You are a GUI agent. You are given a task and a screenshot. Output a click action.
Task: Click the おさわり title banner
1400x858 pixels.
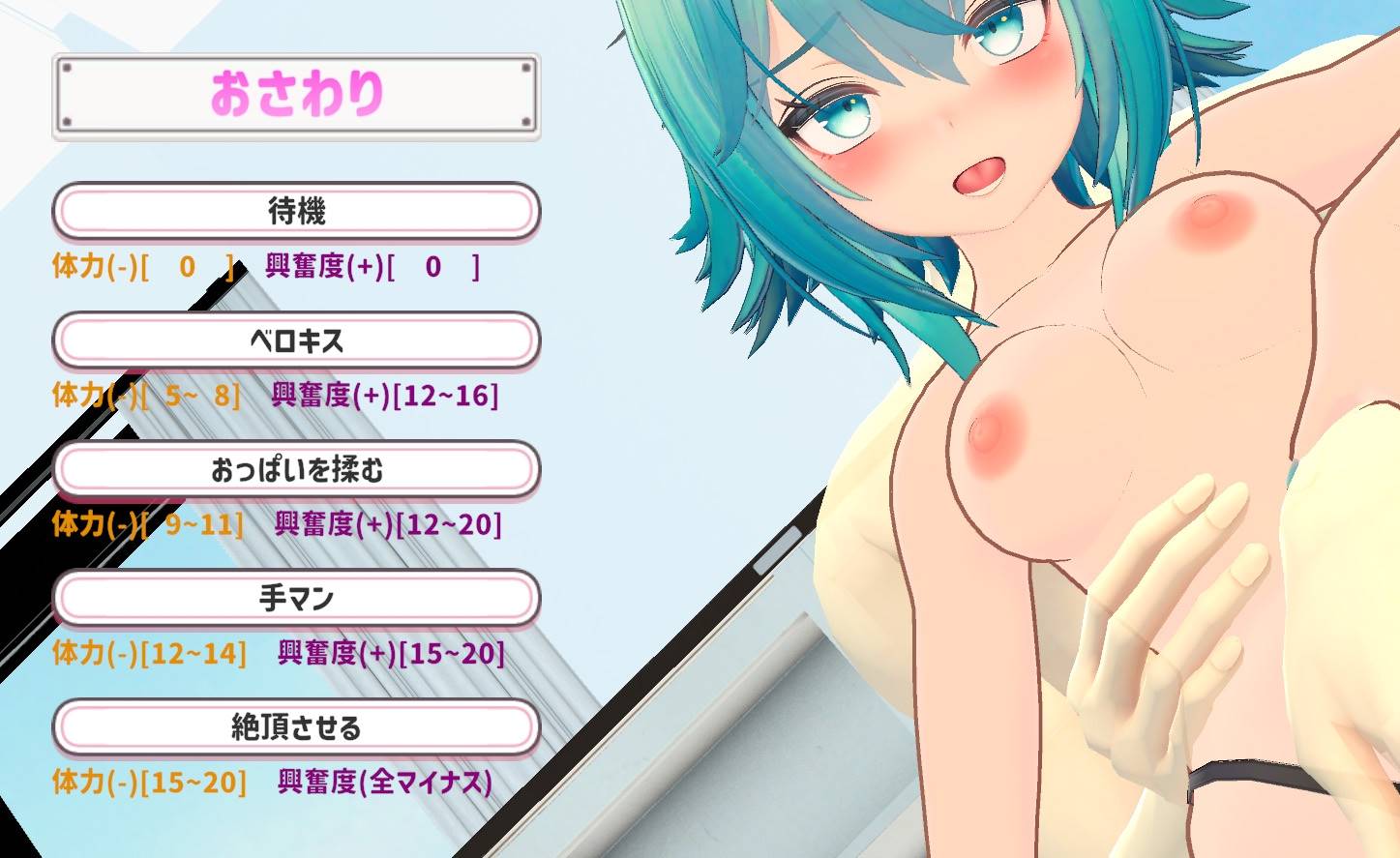pos(297,95)
